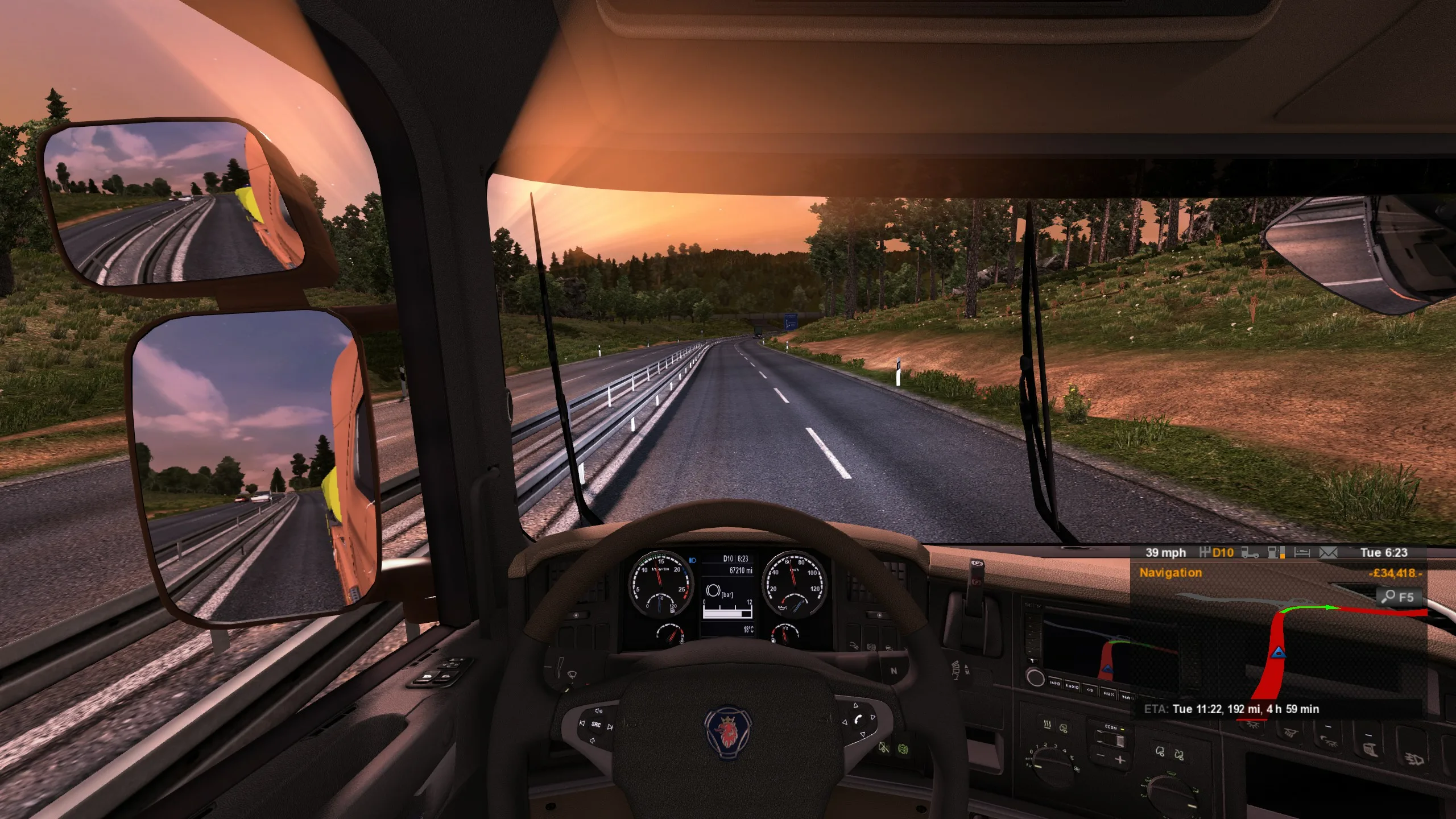The height and width of the screenshot is (819, 1456).
Task: Select the truck damage status icon
Action: pyautogui.click(x=1250, y=552)
